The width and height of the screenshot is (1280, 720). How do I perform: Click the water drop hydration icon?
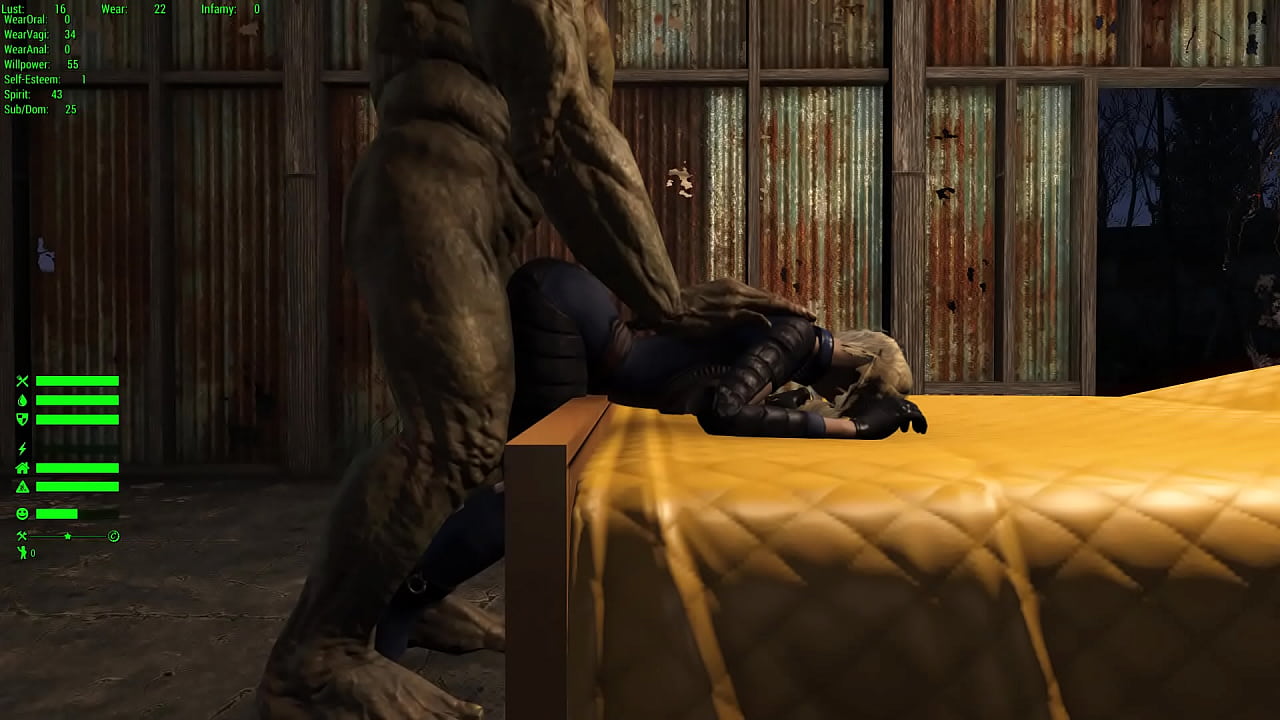pyautogui.click(x=22, y=400)
